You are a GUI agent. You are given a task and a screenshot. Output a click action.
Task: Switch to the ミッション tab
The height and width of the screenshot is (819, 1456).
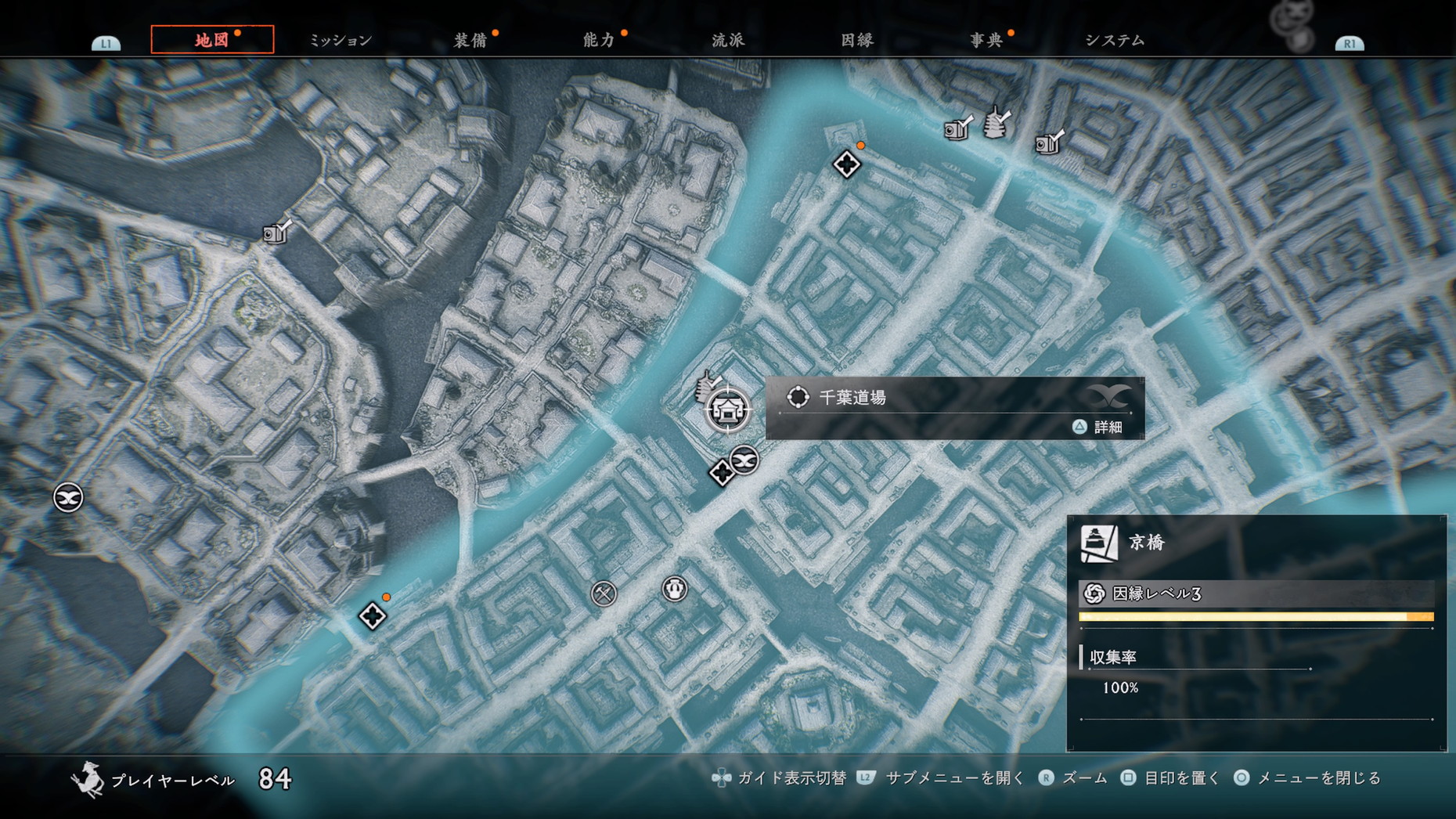point(341,40)
